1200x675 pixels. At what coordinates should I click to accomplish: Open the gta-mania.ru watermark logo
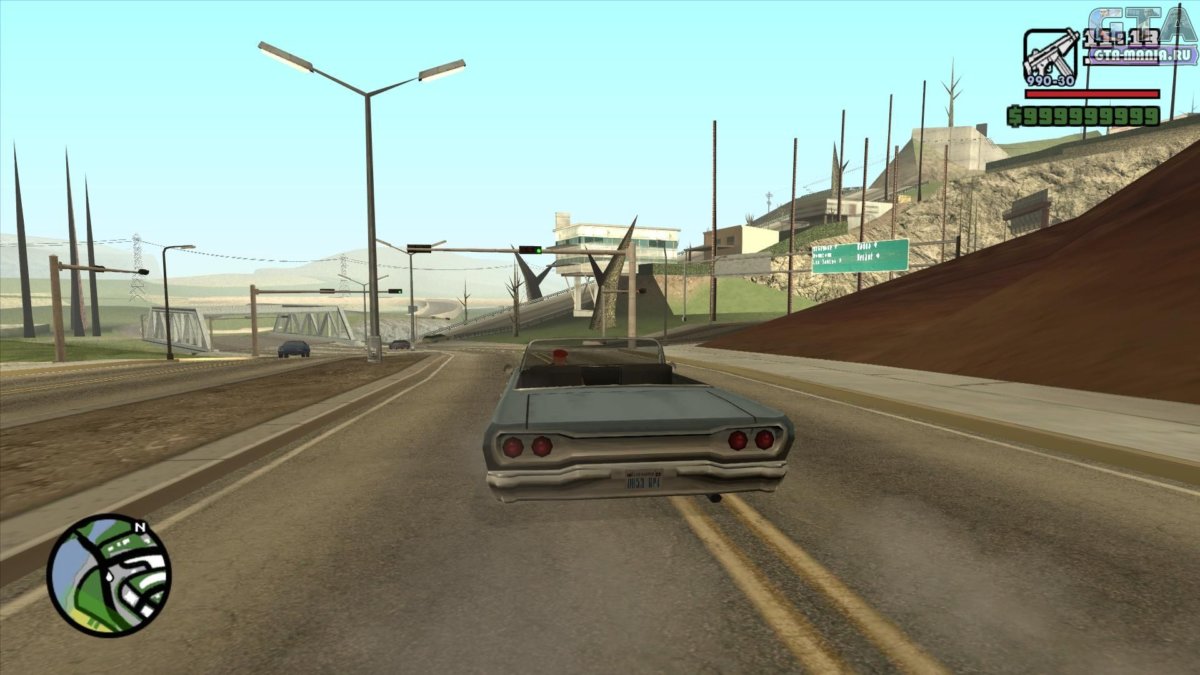(x=1143, y=40)
